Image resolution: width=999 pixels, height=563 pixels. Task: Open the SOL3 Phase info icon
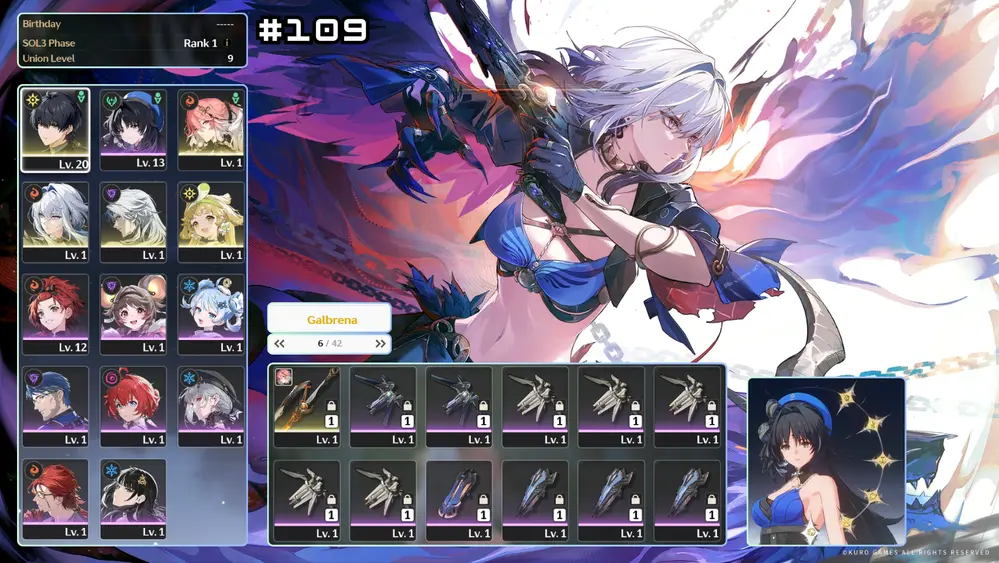pos(227,43)
